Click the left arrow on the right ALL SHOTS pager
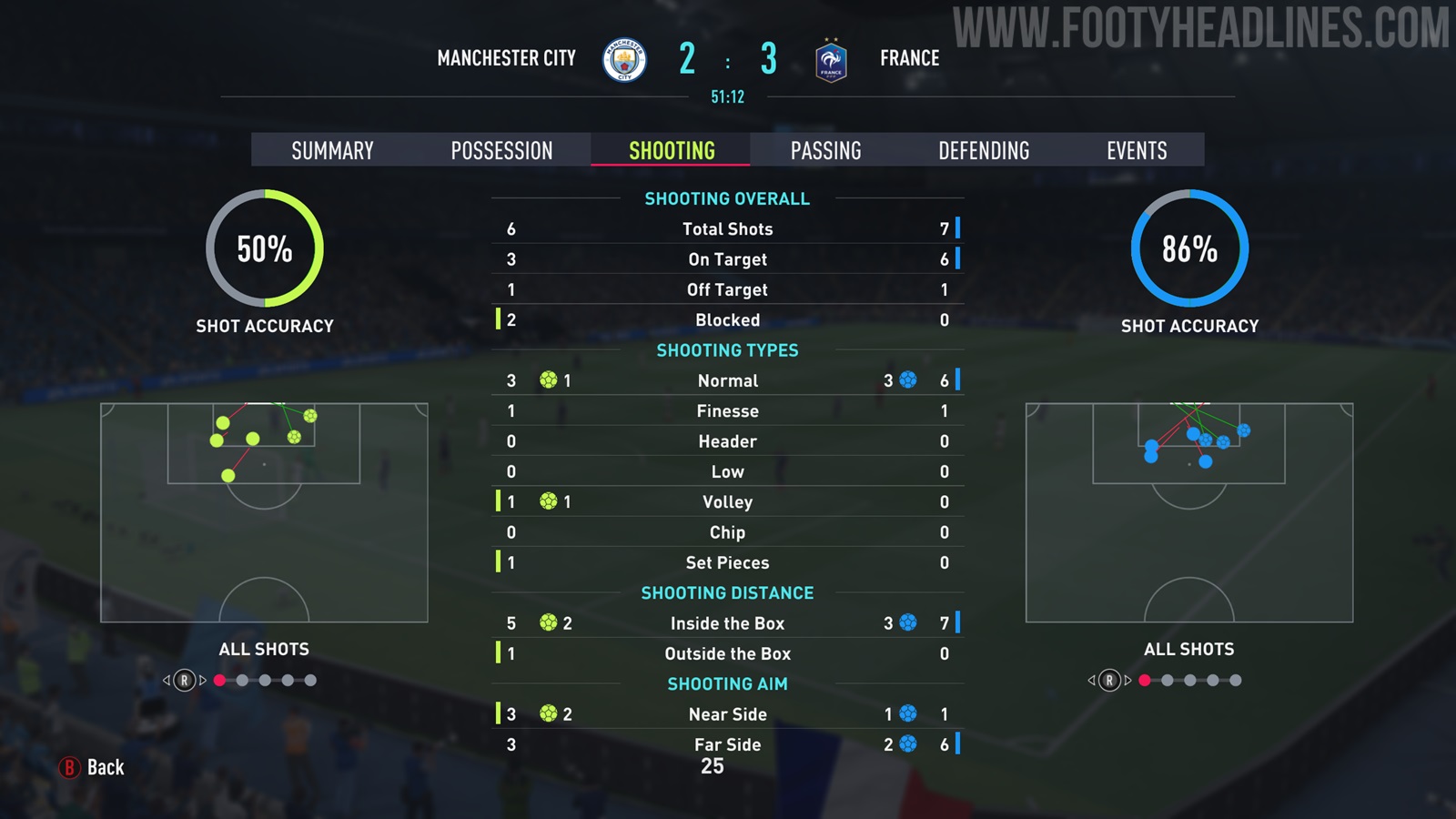This screenshot has width=1456, height=819. point(1092,679)
